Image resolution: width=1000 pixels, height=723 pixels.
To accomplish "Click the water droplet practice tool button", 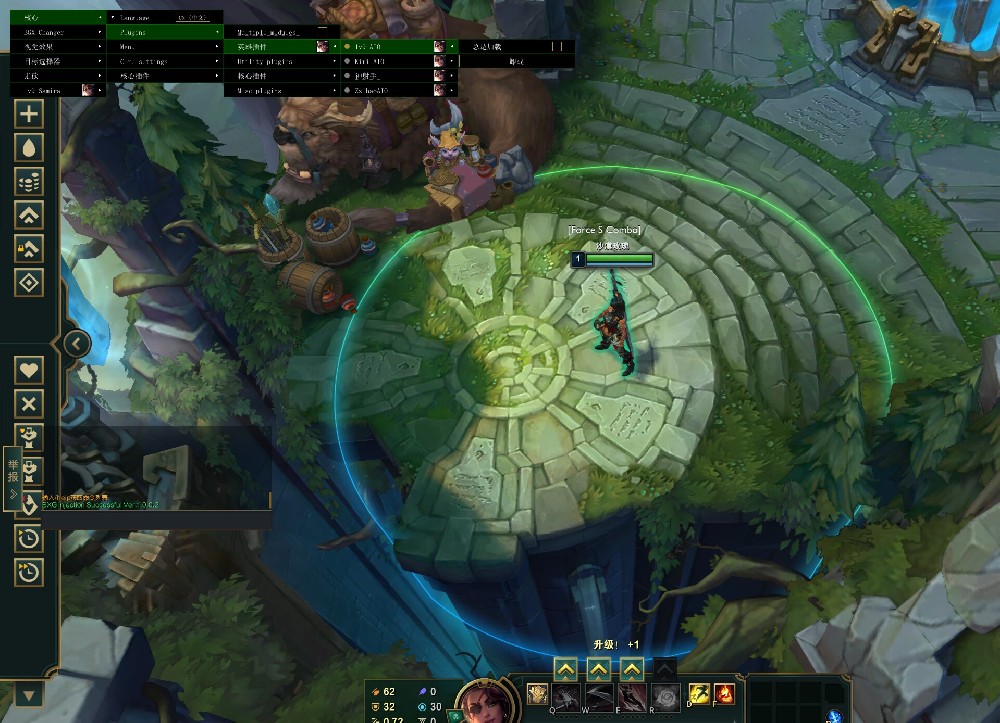I will (x=29, y=147).
